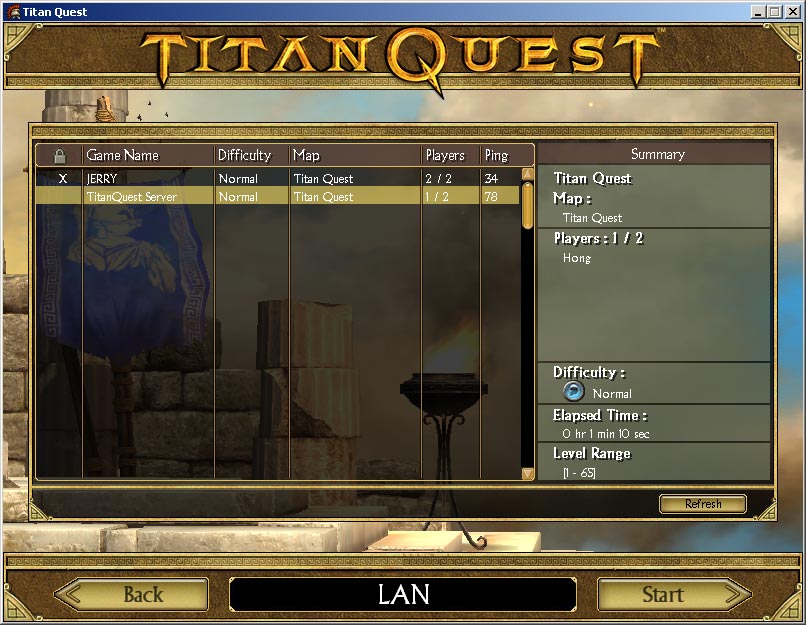This screenshot has width=806, height=625.
Task: Click the server list scroll-down arrow
Action: [528, 473]
